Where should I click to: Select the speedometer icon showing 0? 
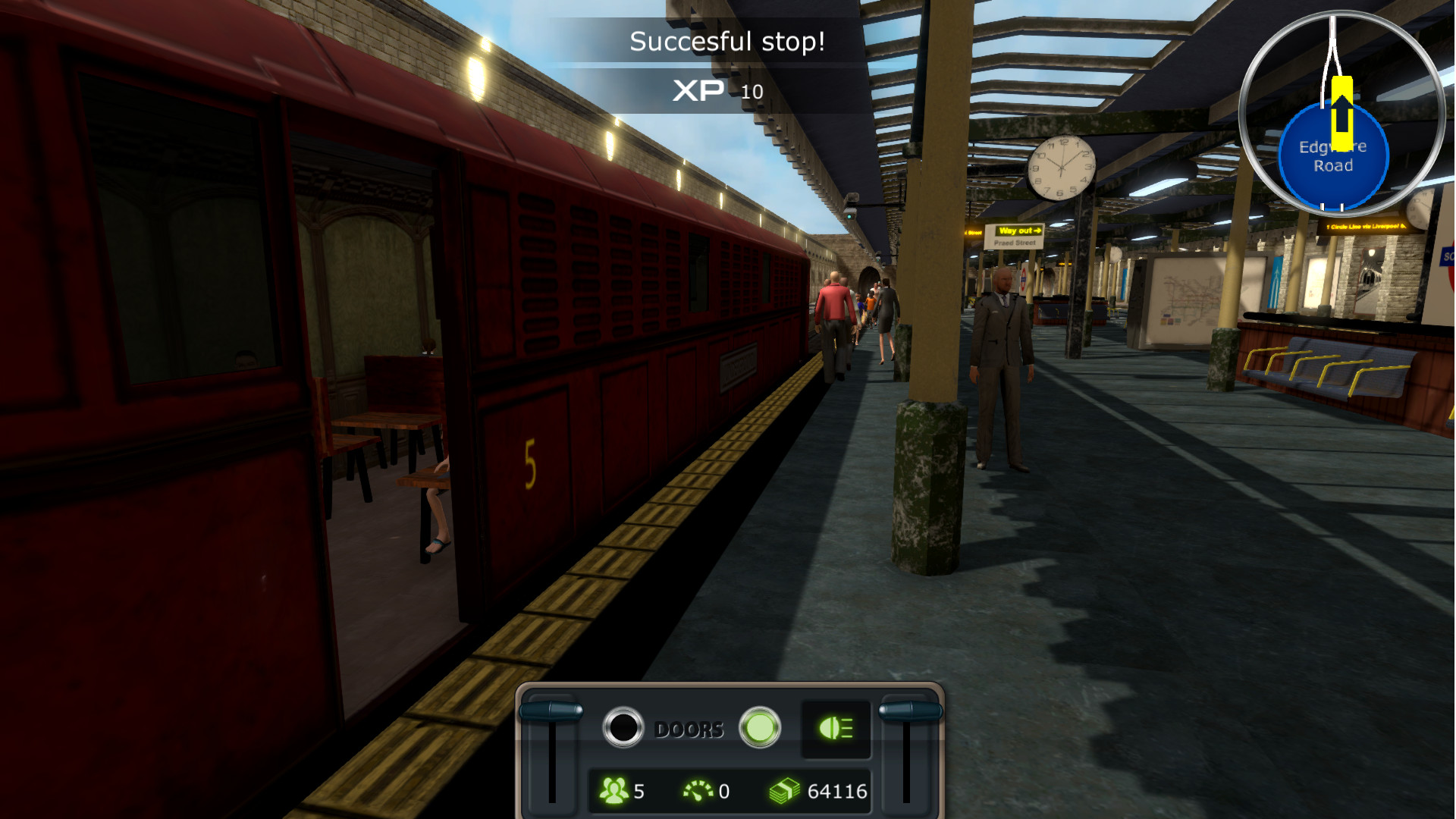698,789
